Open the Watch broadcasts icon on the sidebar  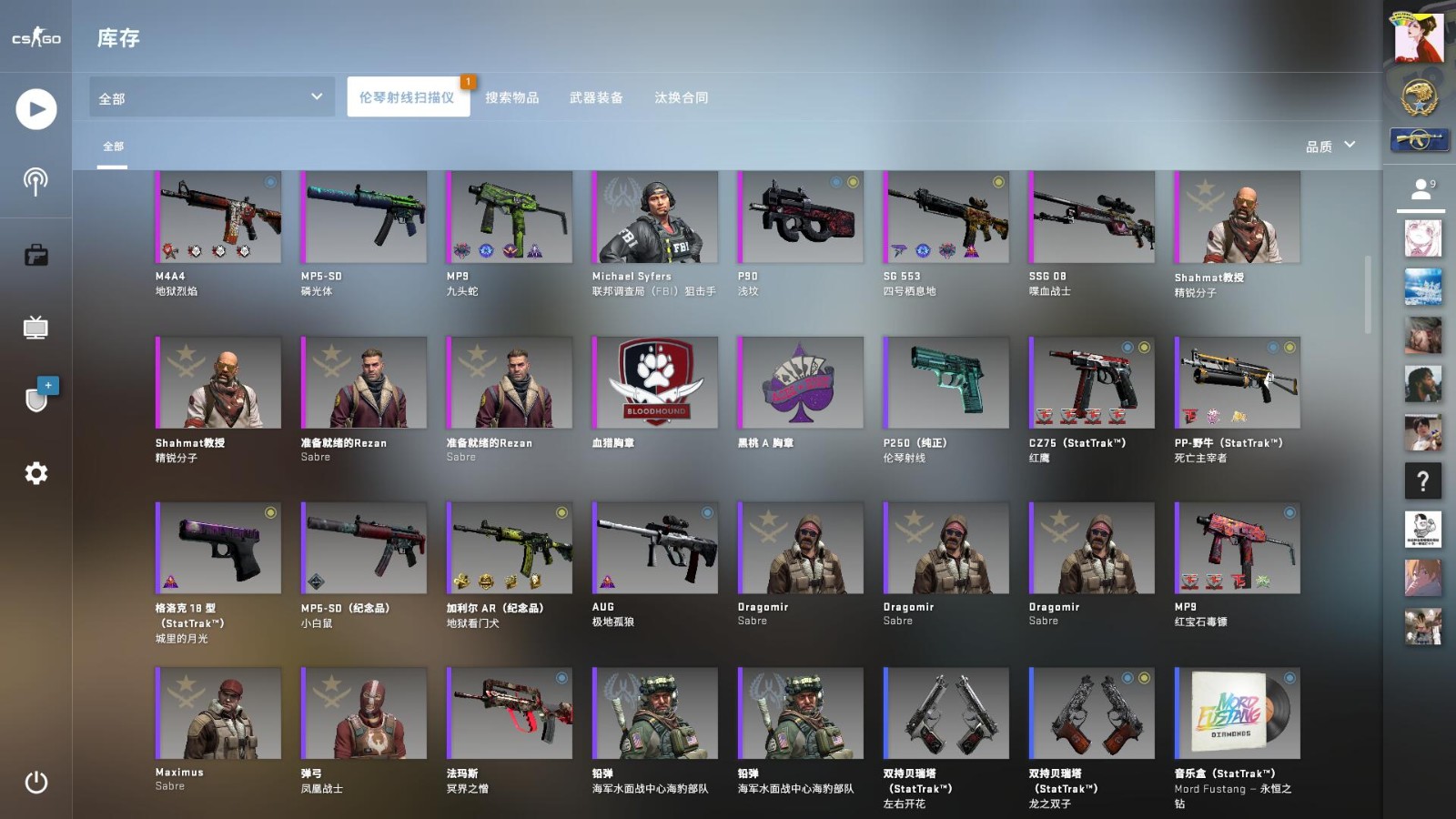pos(35,181)
